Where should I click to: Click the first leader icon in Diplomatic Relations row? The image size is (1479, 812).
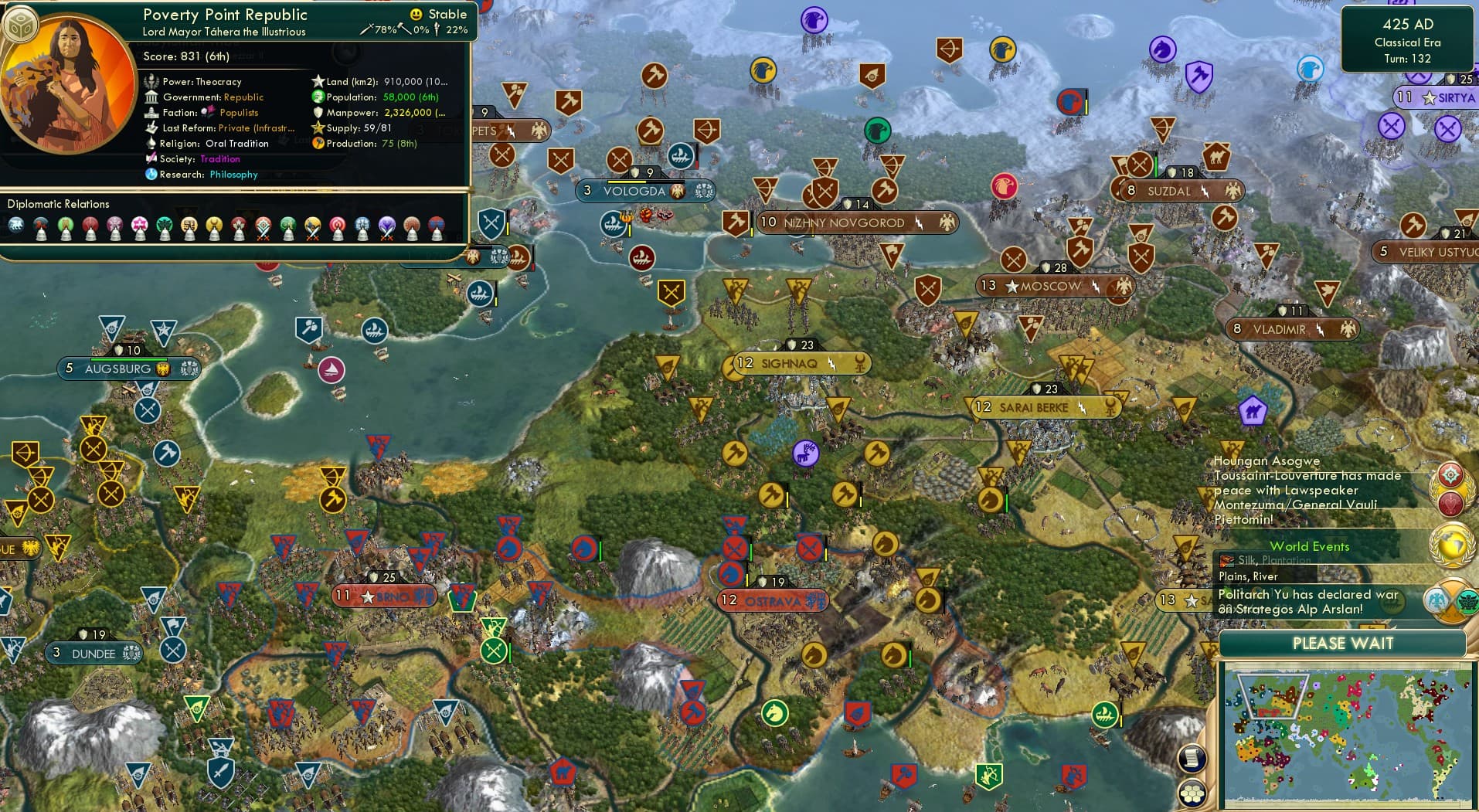15,224
